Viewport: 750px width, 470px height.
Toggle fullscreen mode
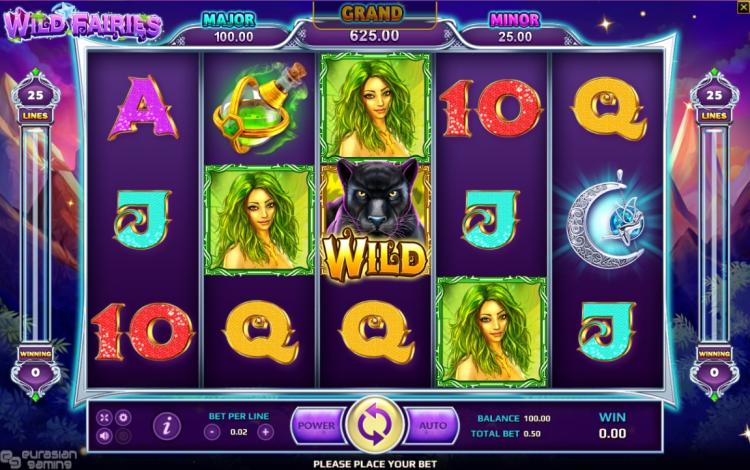pyautogui.click(x=105, y=416)
